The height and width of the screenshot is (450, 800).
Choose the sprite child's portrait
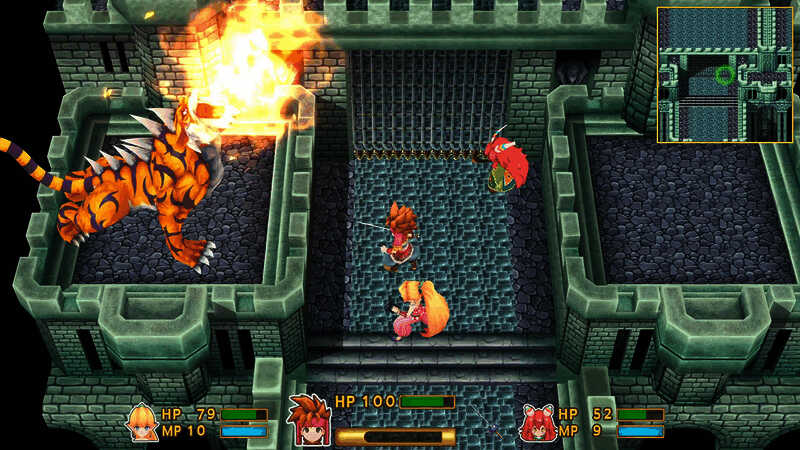point(537,422)
